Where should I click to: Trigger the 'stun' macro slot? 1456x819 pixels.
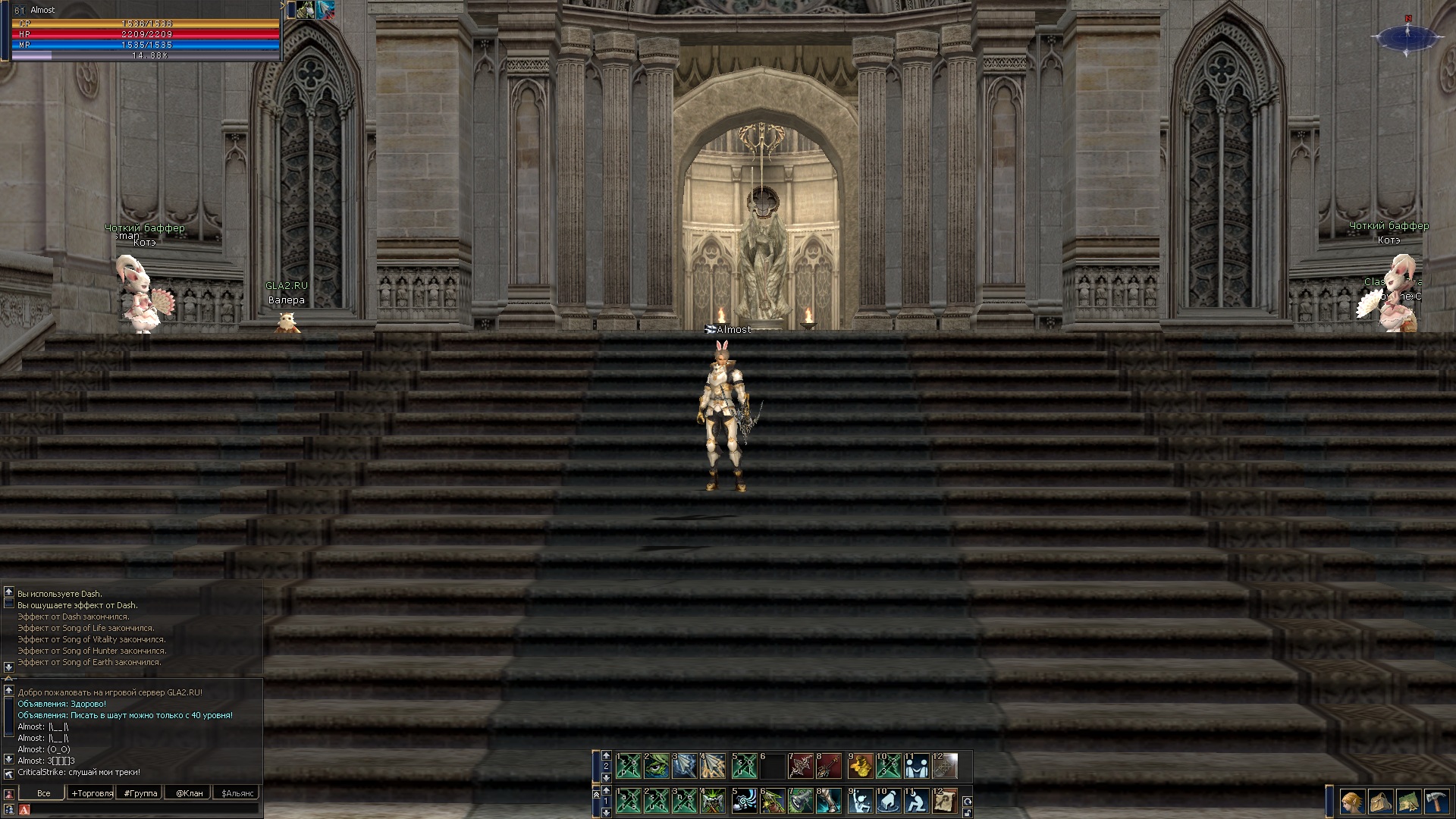coord(657,801)
